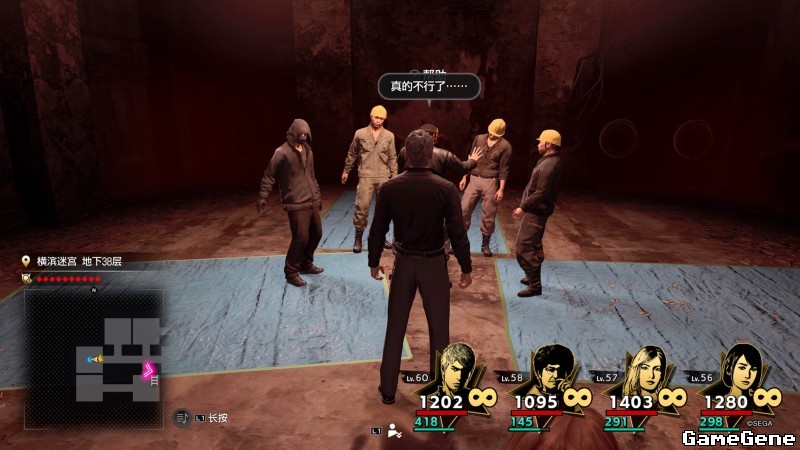Click the 横滨迷宫 地下38层 location label
The width and height of the screenshot is (800, 450).
pyautogui.click(x=81, y=262)
